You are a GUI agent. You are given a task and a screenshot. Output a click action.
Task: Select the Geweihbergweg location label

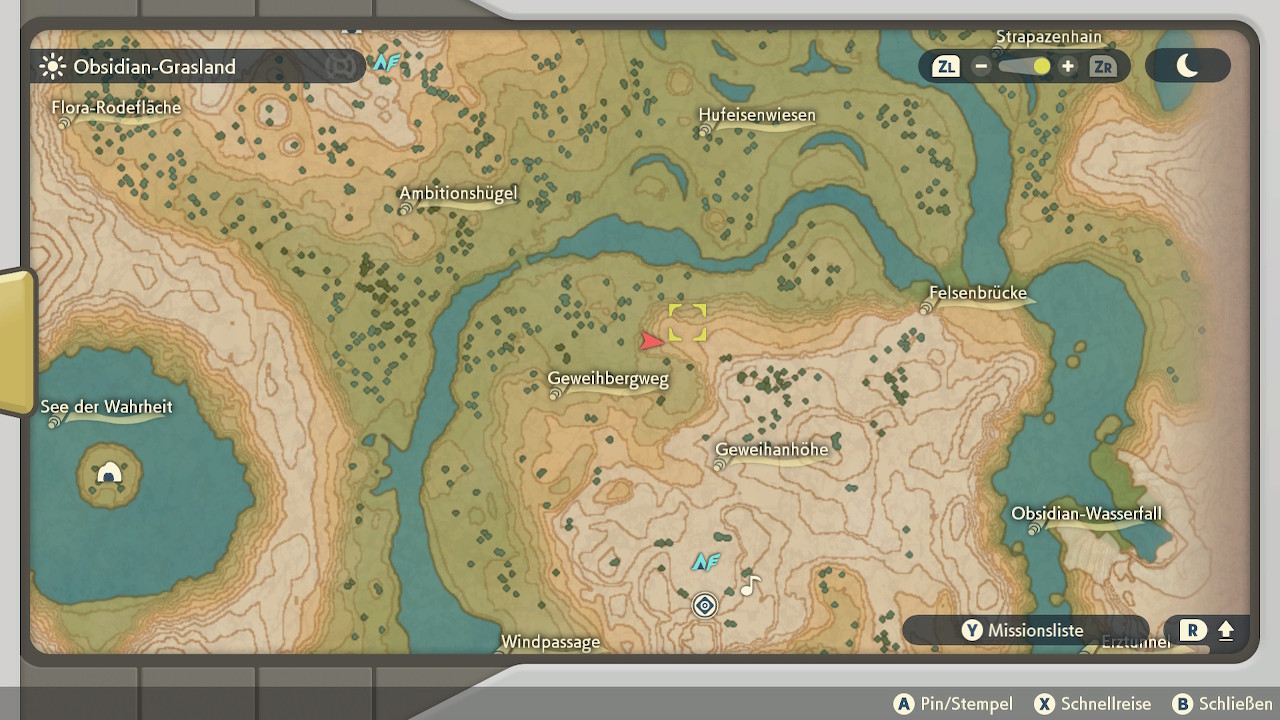(x=608, y=379)
